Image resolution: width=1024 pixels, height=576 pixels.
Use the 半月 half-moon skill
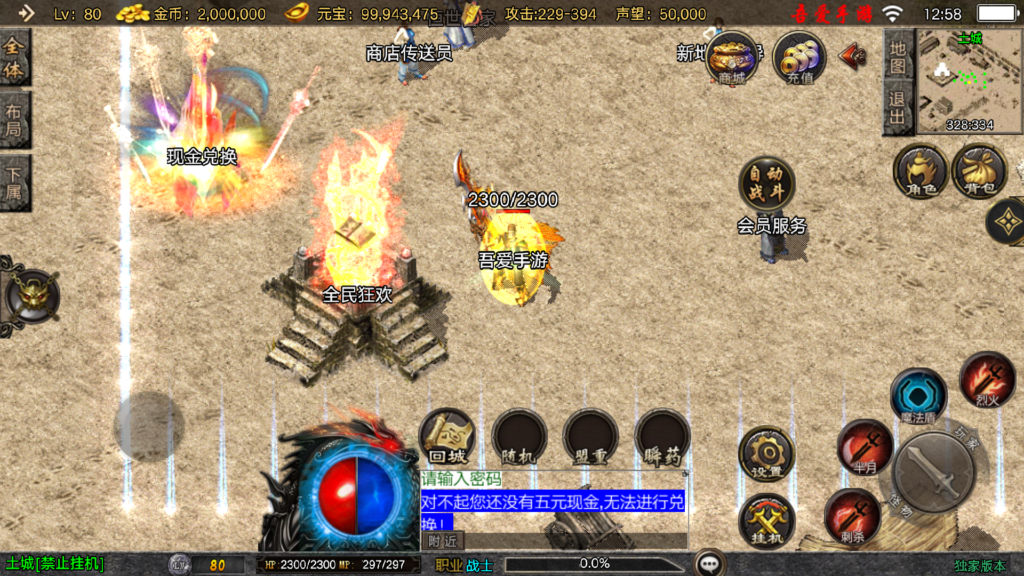pyautogui.click(x=864, y=446)
